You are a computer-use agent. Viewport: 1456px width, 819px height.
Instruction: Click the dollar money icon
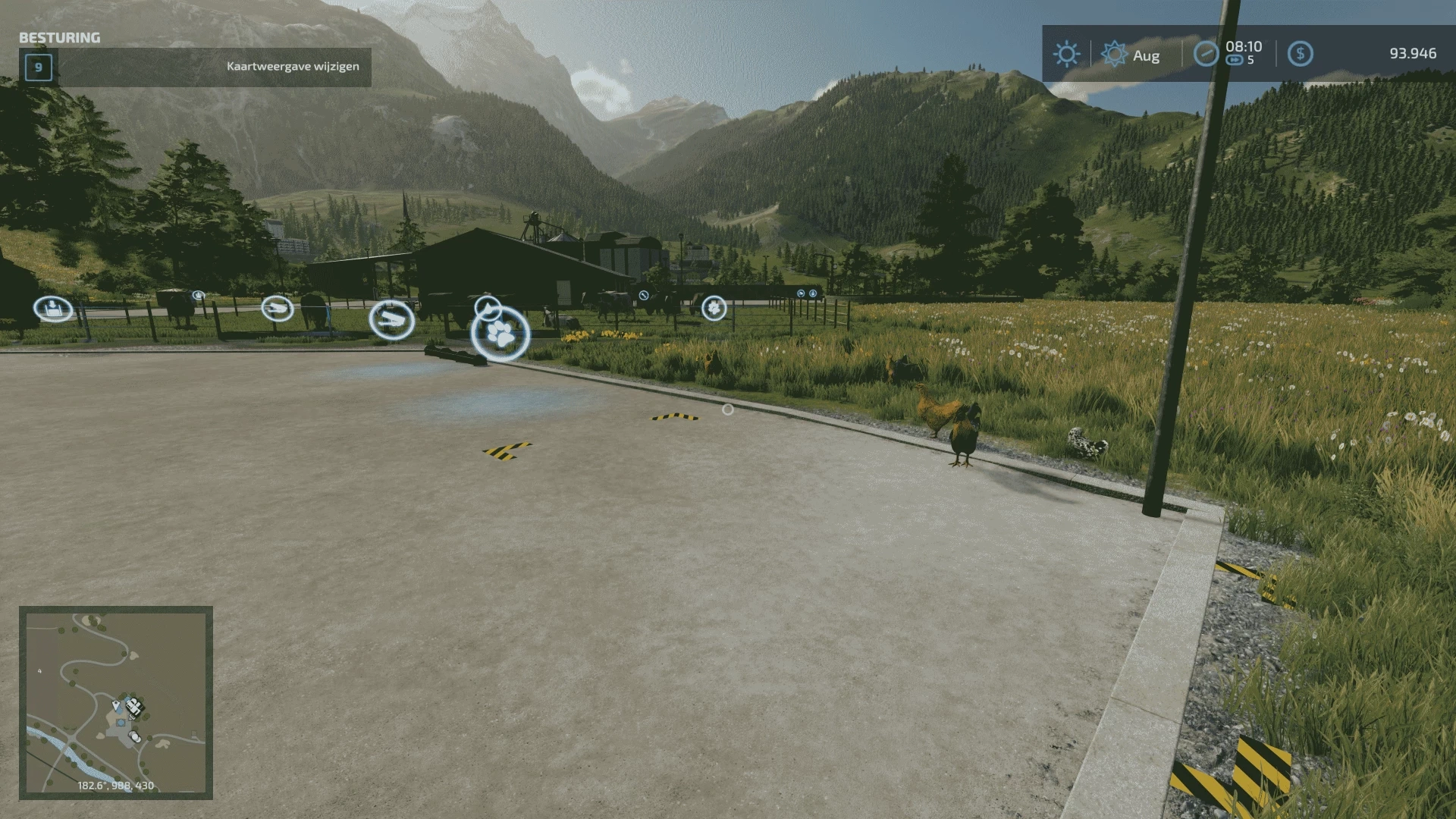click(1300, 54)
